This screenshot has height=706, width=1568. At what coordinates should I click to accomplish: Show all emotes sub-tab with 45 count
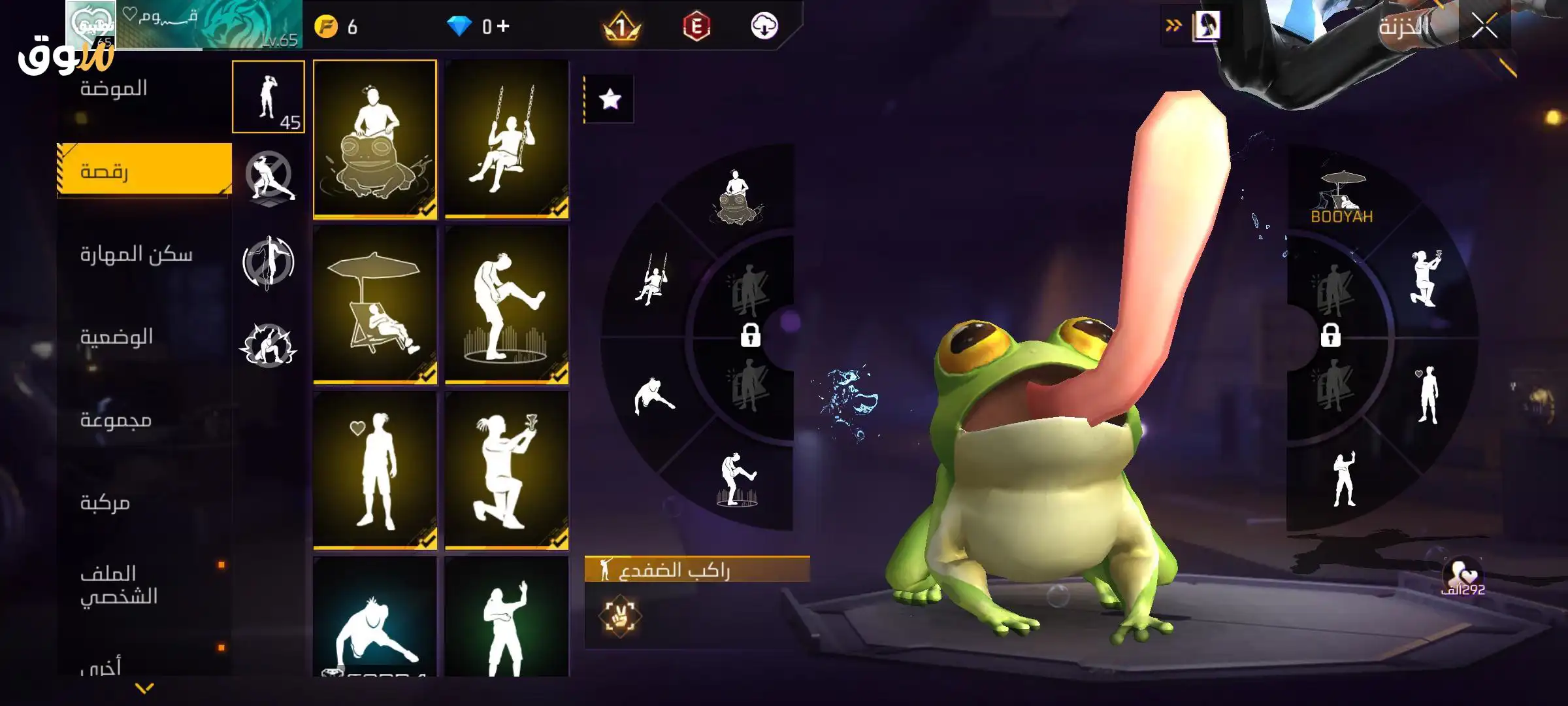[269, 97]
